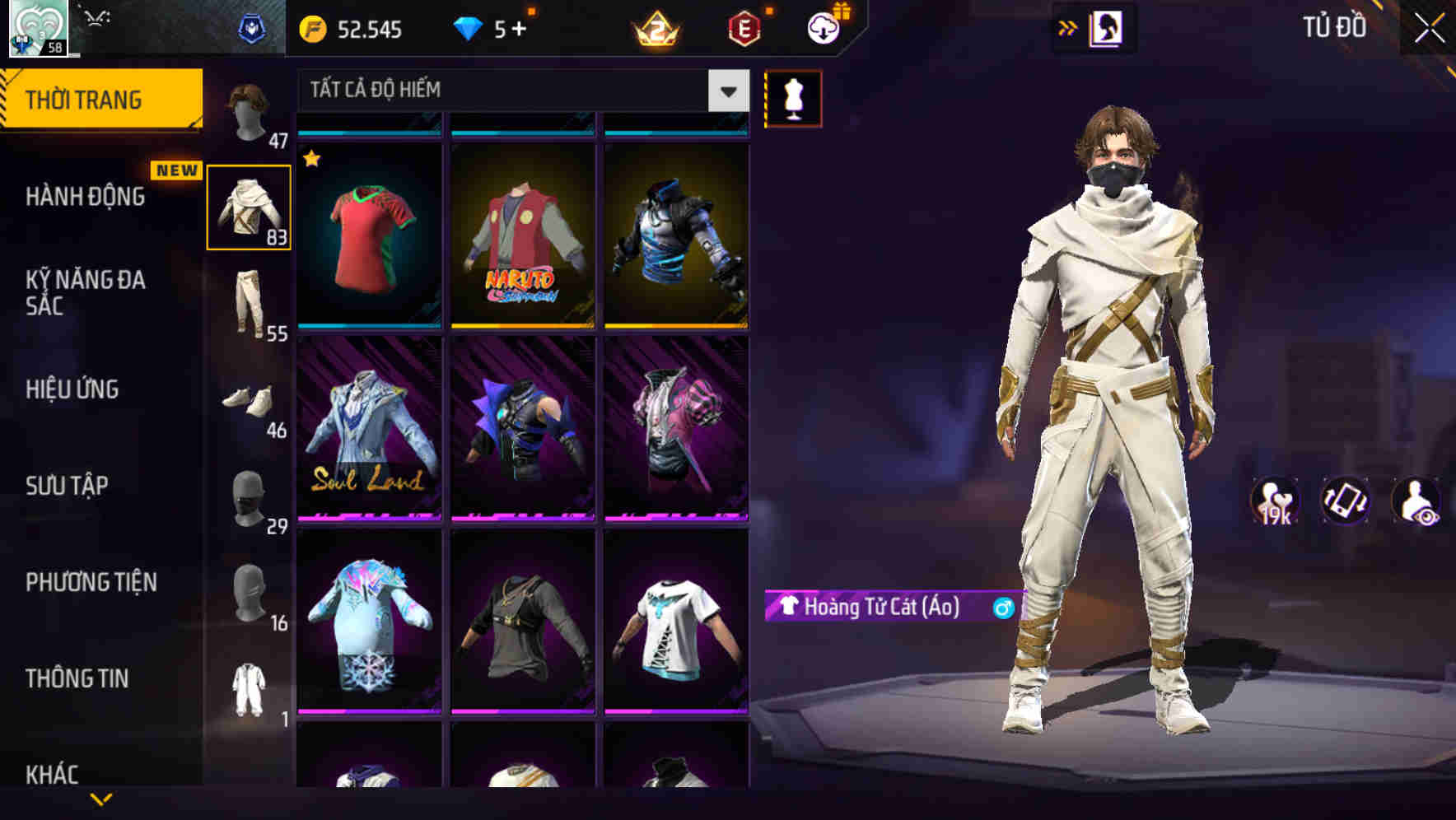Image resolution: width=1456 pixels, height=820 pixels.
Task: Click the red E badge icon
Action: click(740, 30)
